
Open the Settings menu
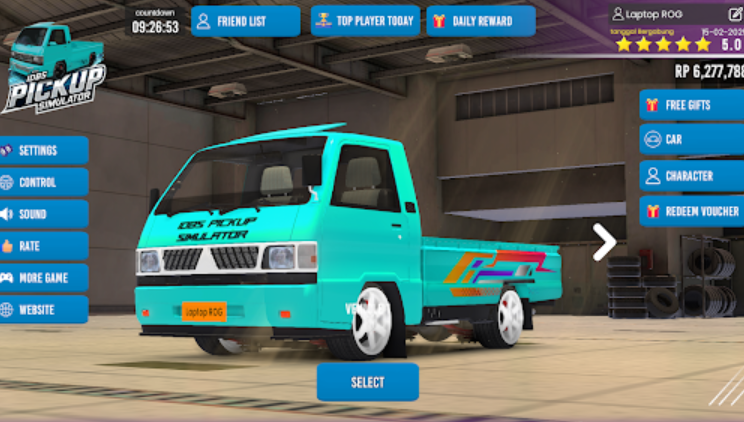tap(44, 151)
